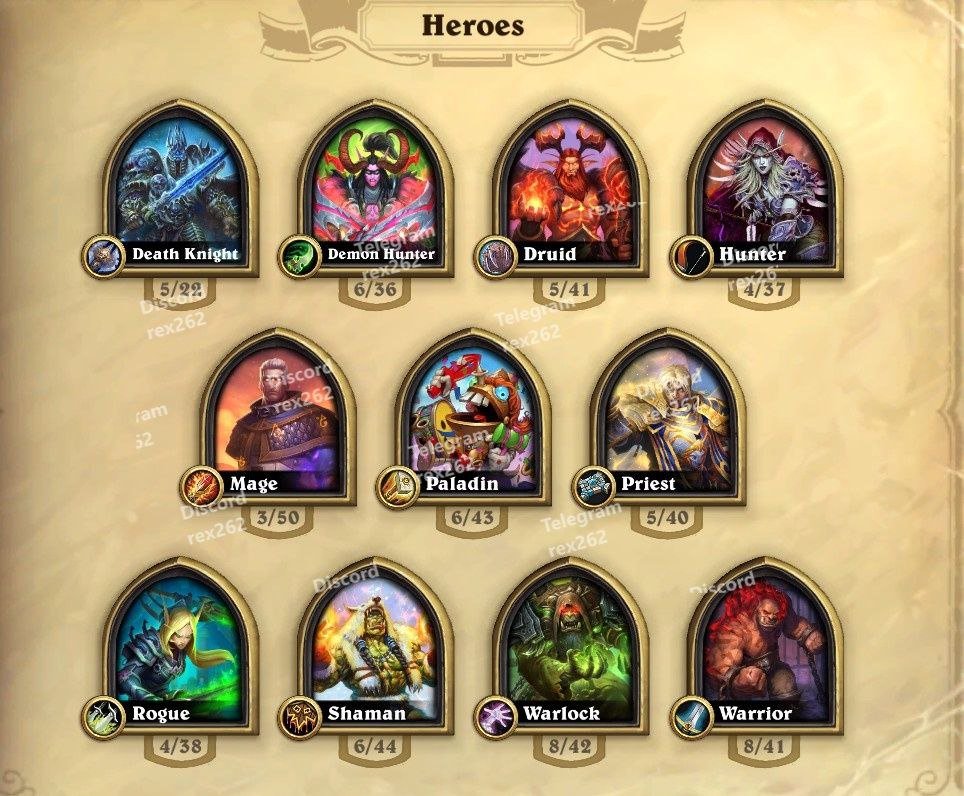Choose the Paladin hero portrait
The height and width of the screenshot is (796, 964).
473,415
